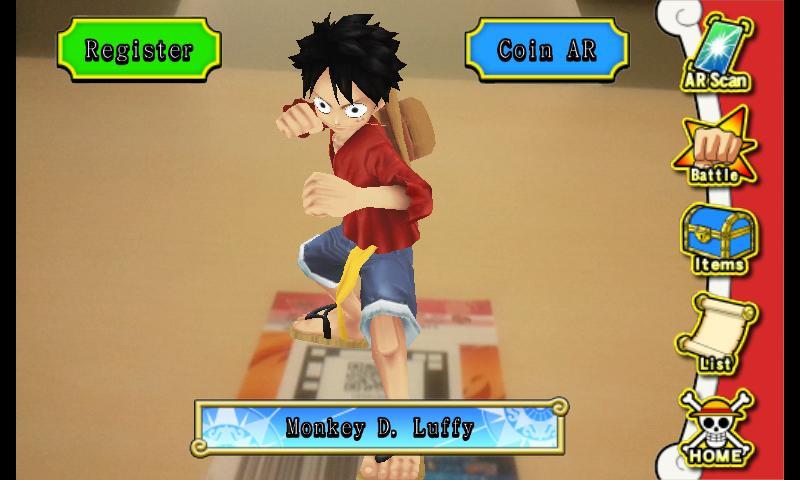Show the List scroll
The height and width of the screenshot is (480, 800).
[x=716, y=334]
